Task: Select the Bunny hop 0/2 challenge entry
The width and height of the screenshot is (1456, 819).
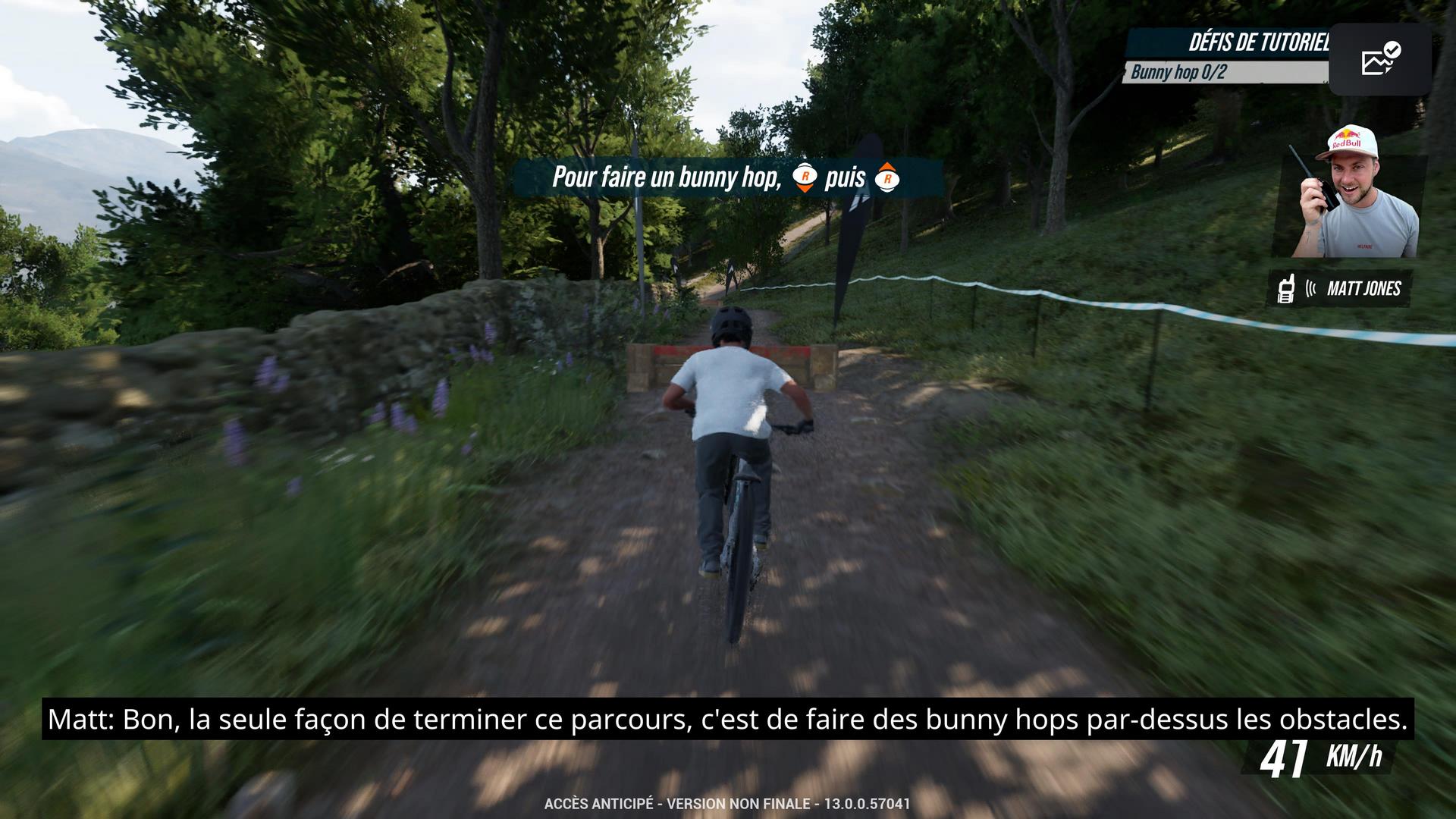Action: 1178,72
